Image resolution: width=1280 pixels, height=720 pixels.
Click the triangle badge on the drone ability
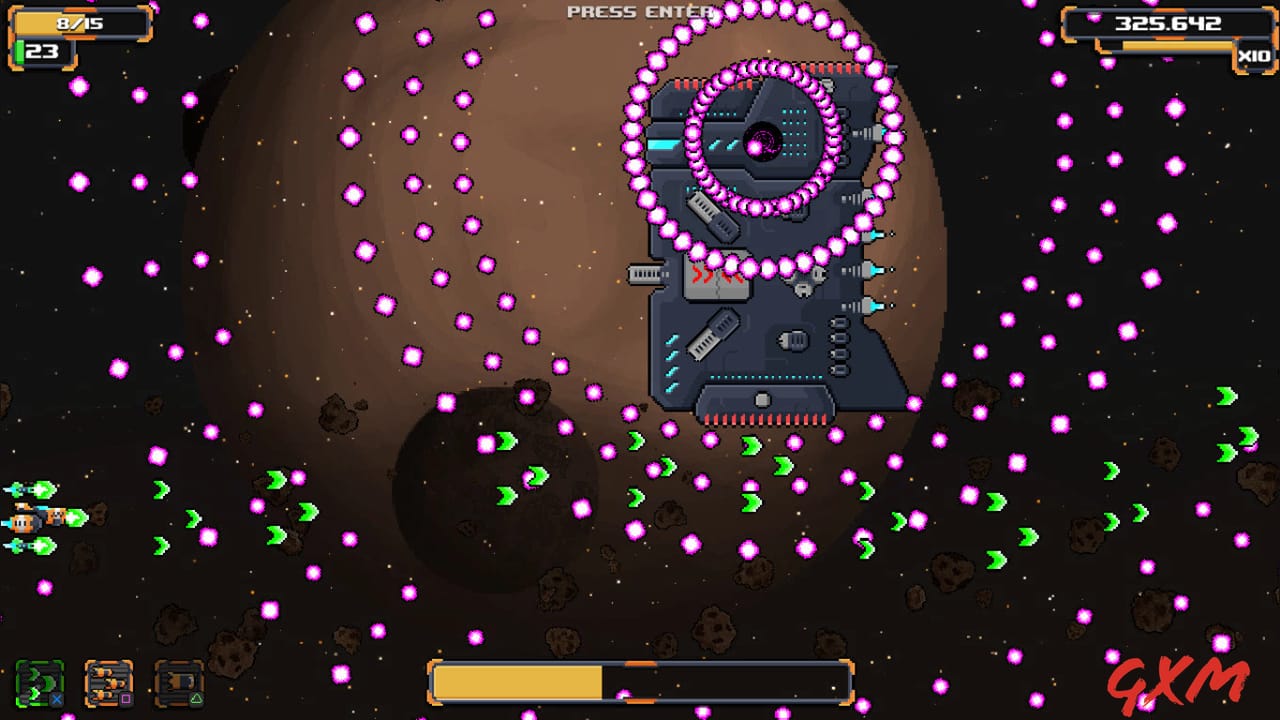coord(194,699)
